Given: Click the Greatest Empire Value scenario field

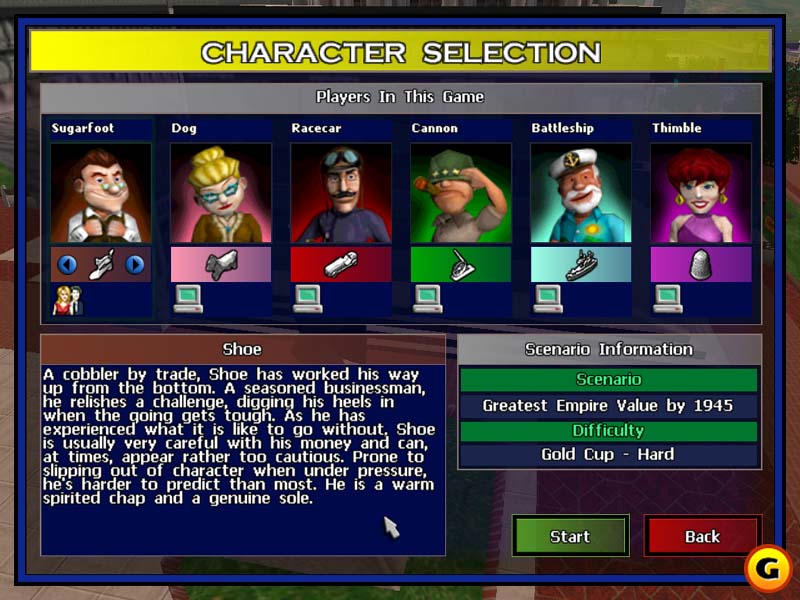Looking at the screenshot, I should 608,406.
